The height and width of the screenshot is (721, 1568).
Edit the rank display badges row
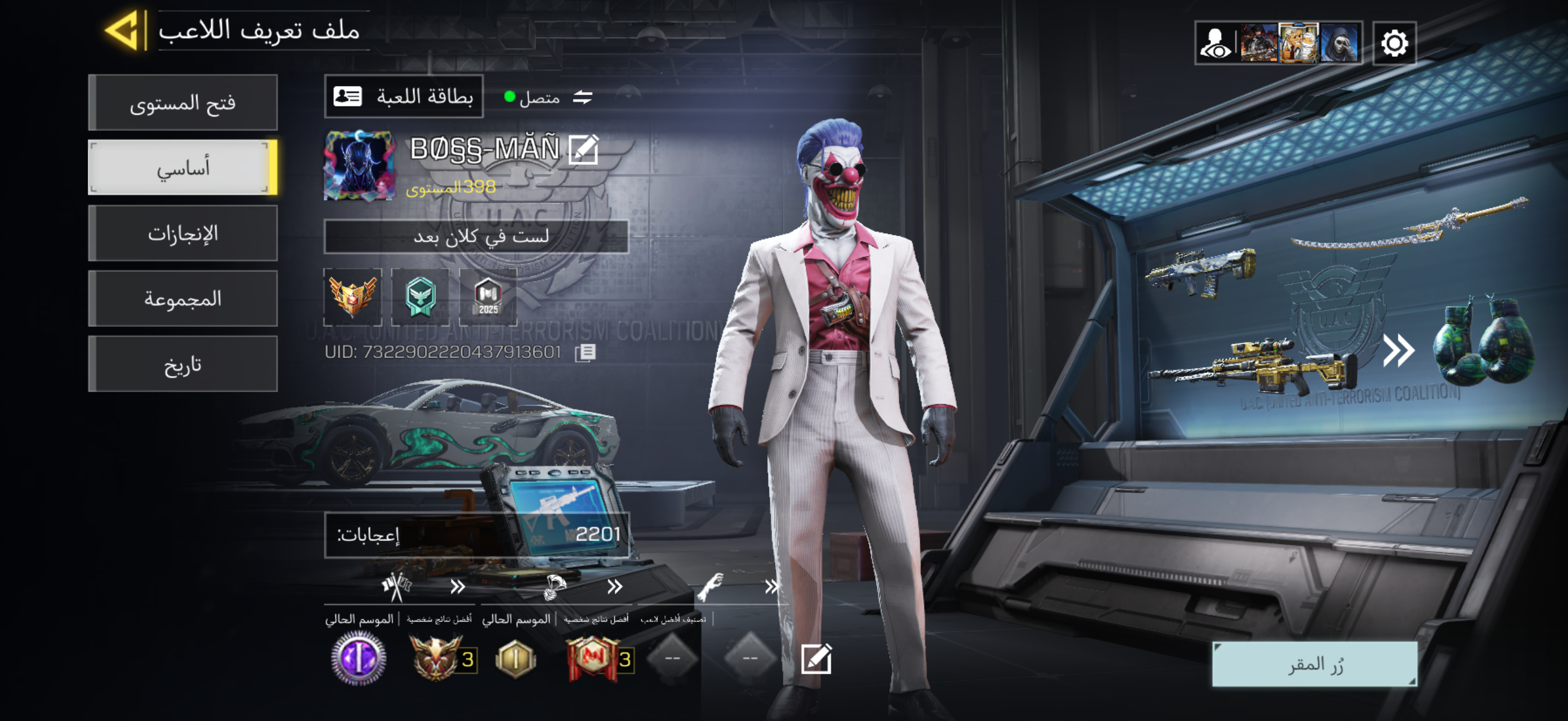click(x=816, y=659)
